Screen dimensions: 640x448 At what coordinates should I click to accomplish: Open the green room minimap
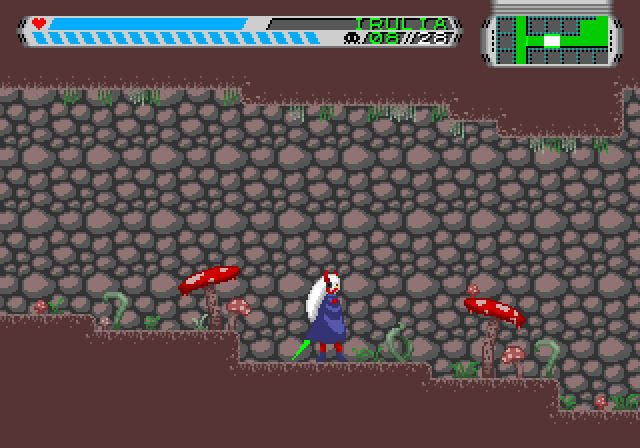tap(551, 39)
